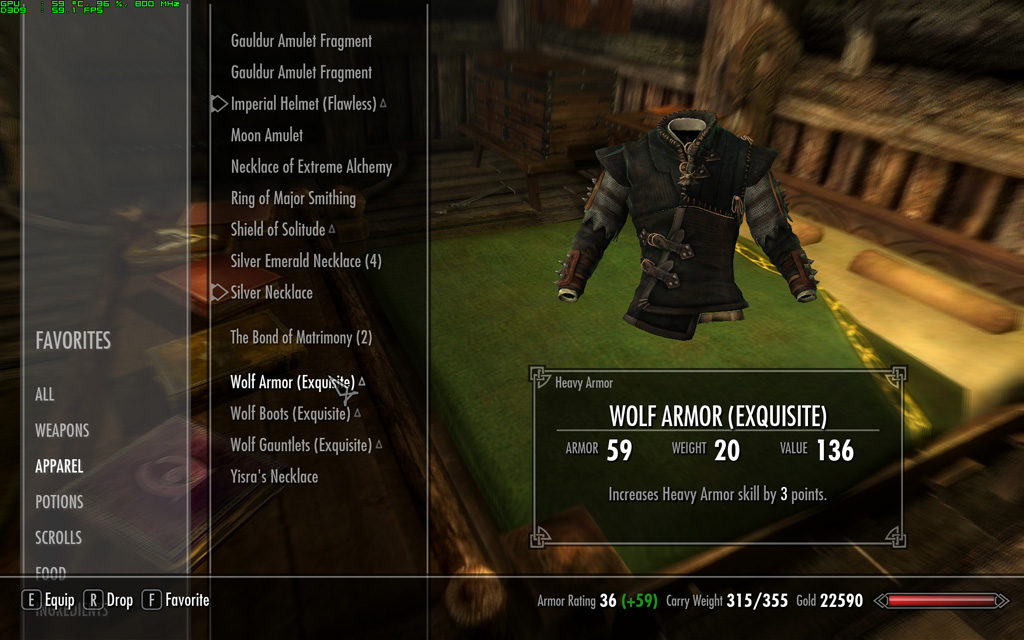Switch to the Scrolls category
Image resolution: width=1024 pixels, height=640 pixels.
[58, 538]
